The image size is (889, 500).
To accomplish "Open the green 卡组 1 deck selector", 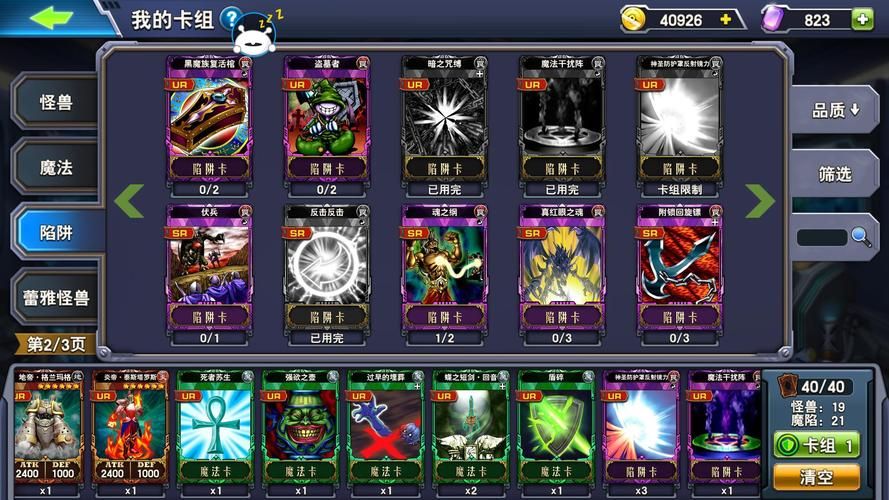I will [816, 445].
